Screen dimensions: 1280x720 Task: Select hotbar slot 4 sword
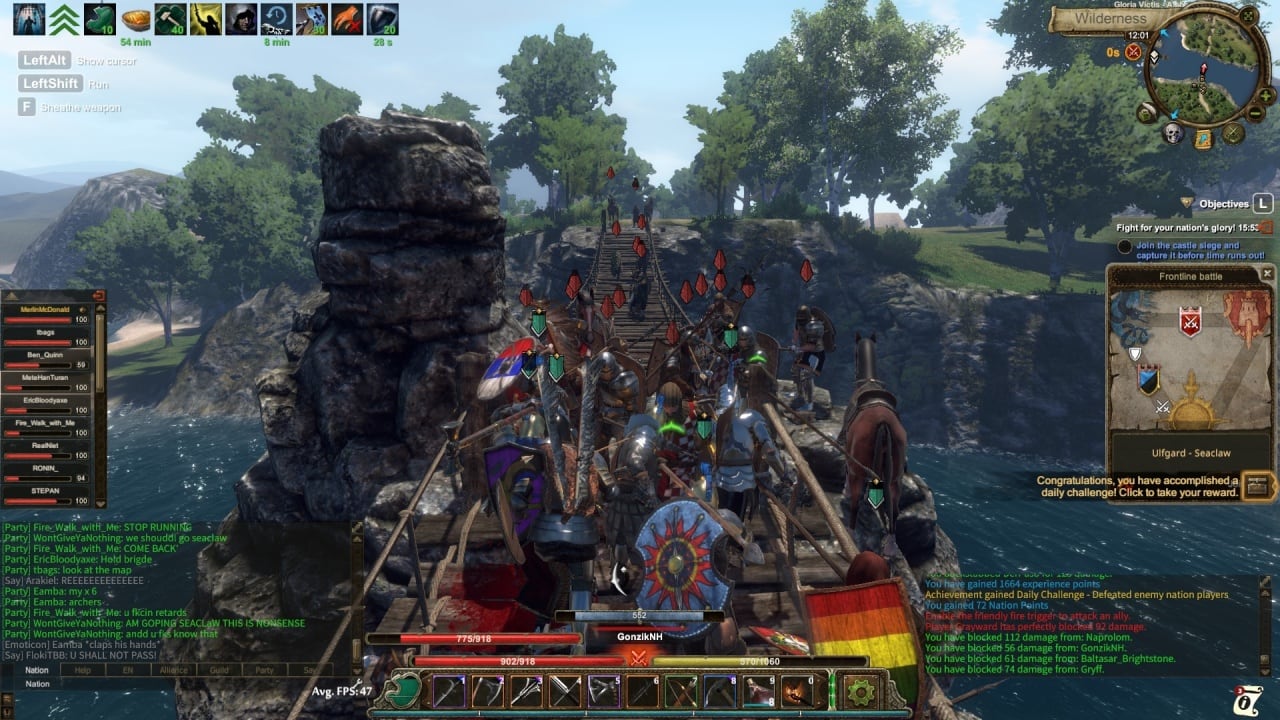pos(565,691)
